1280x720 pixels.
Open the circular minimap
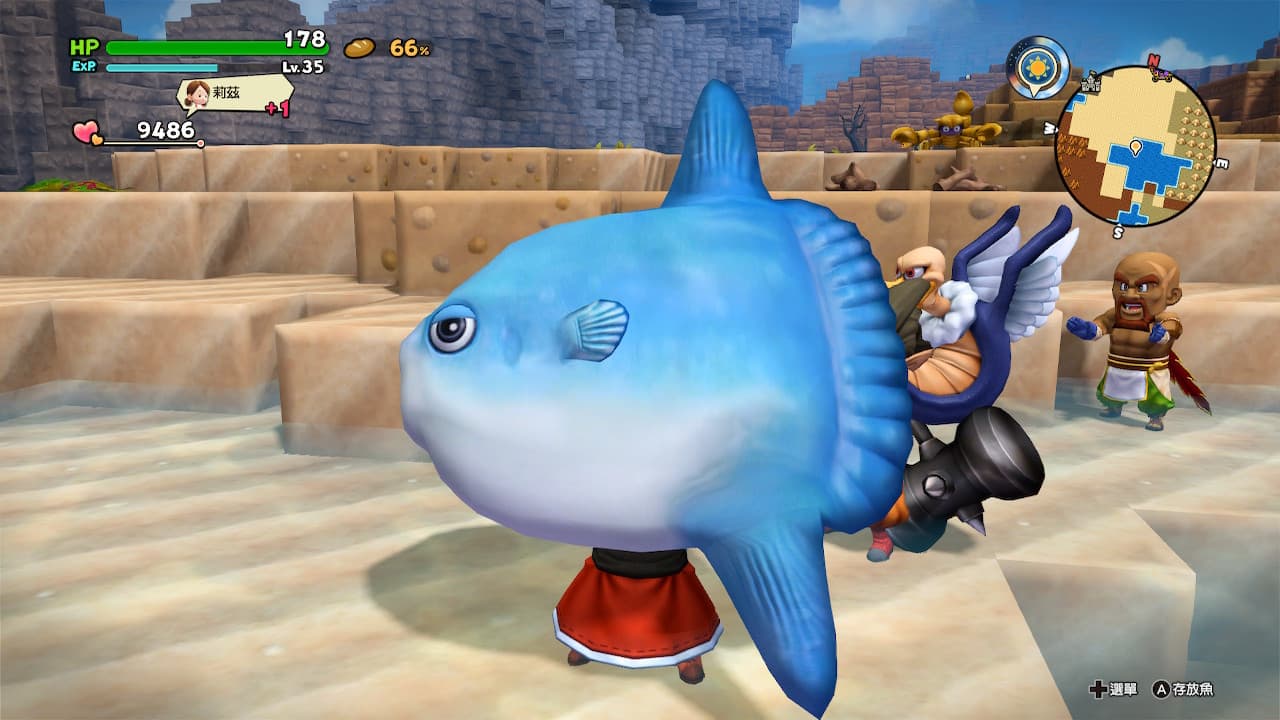tap(1134, 146)
